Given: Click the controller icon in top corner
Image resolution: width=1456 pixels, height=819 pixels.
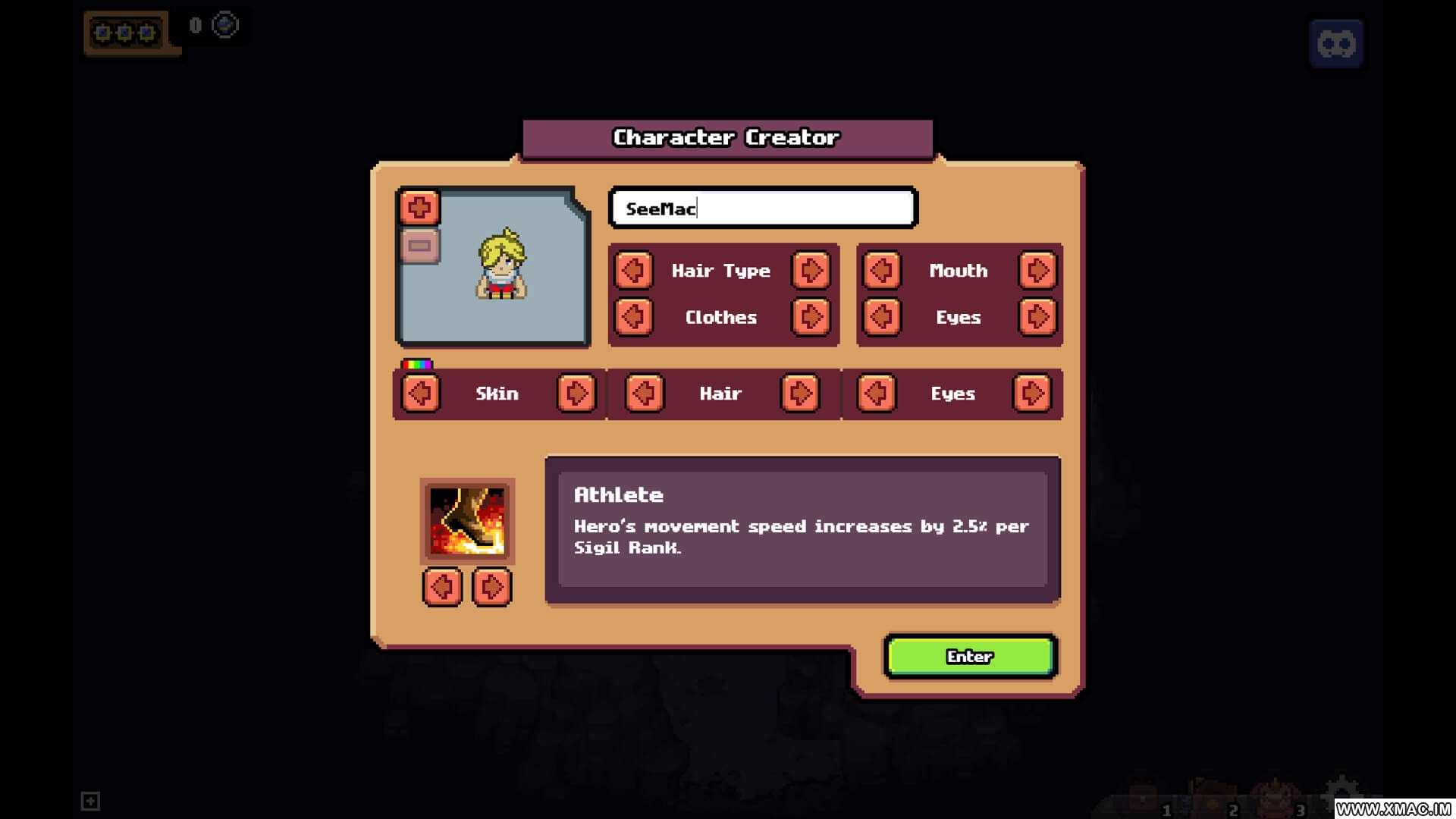Looking at the screenshot, I should click(1336, 44).
